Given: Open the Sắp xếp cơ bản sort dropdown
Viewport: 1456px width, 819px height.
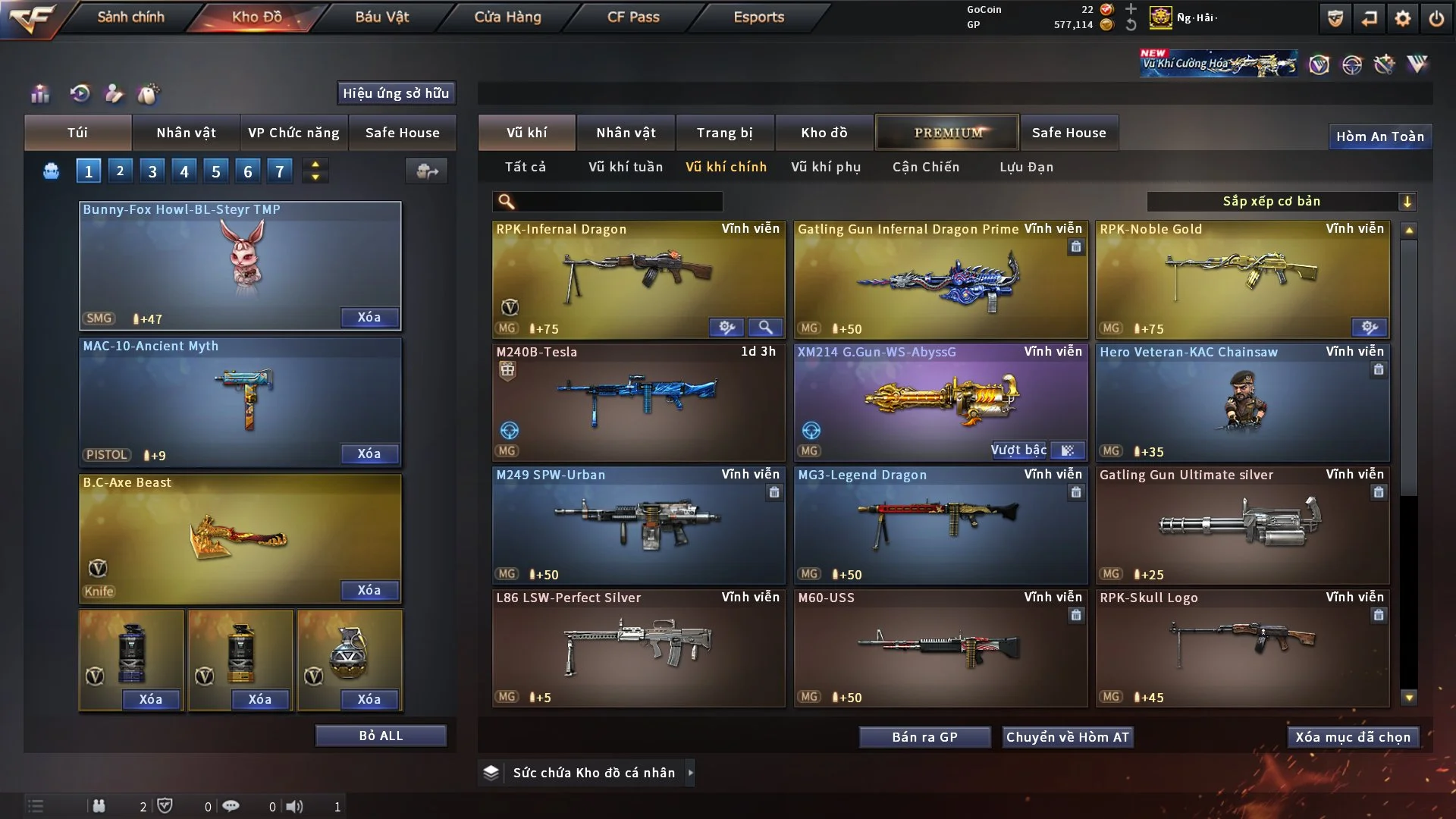Looking at the screenshot, I should 1281,201.
